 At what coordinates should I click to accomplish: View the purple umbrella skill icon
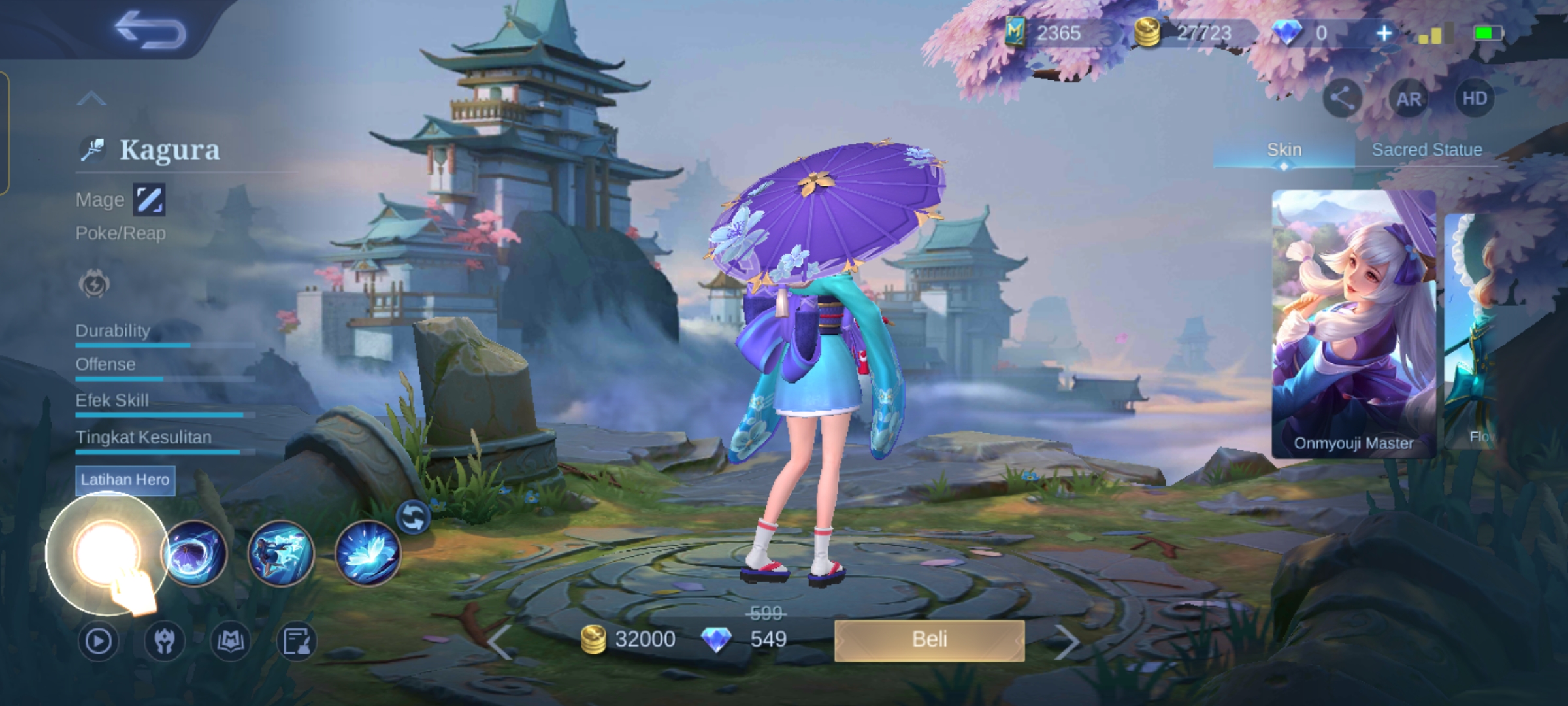click(x=194, y=554)
